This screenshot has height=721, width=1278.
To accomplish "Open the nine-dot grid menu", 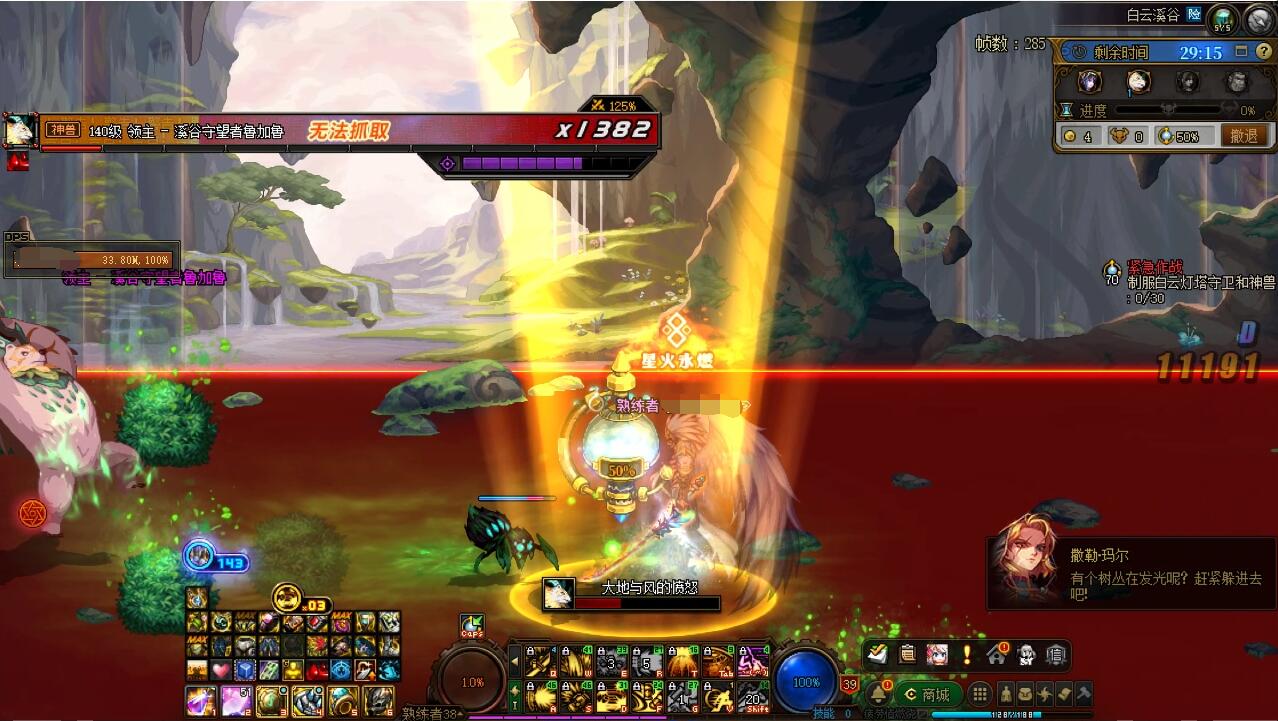I will [980, 694].
